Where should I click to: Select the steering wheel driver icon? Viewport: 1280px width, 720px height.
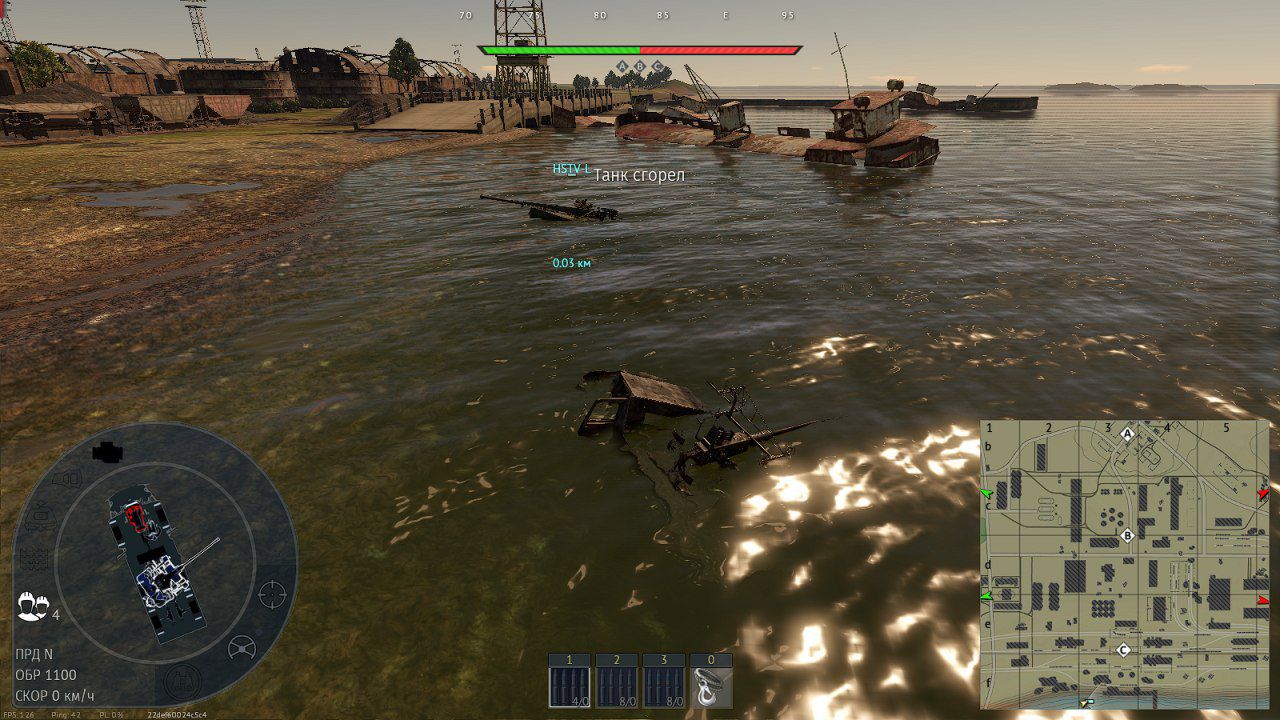[x=242, y=648]
